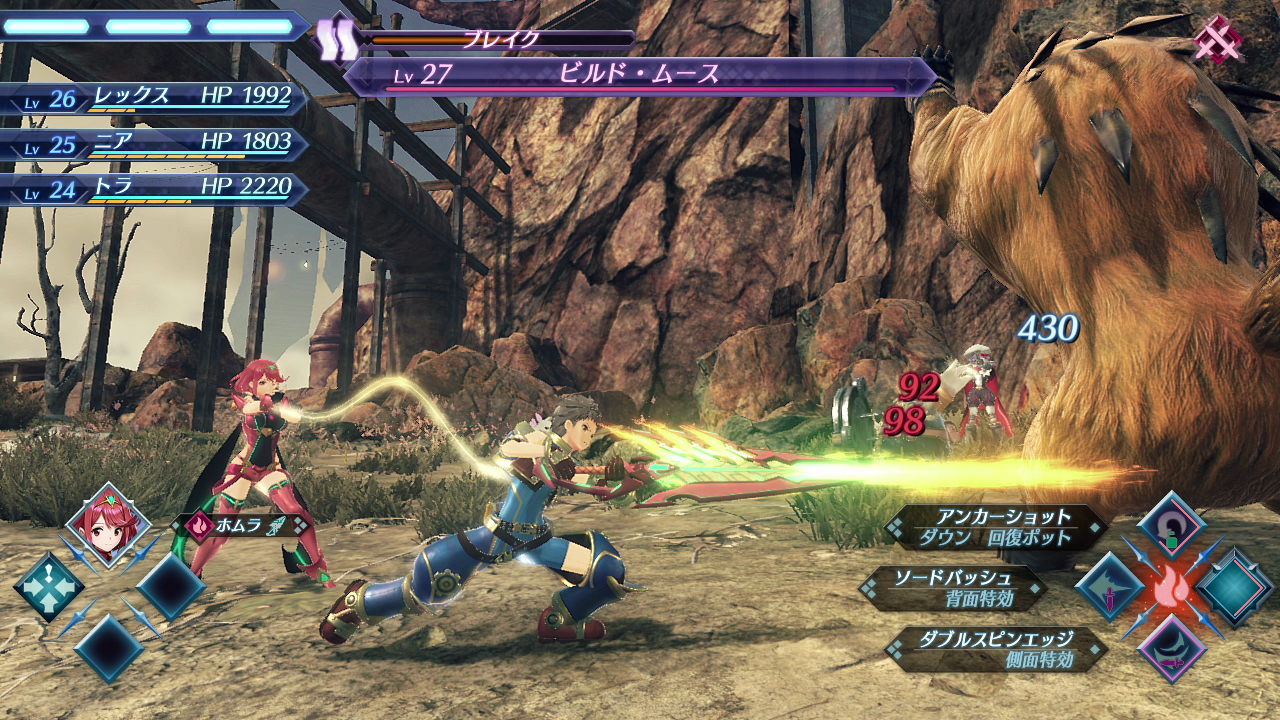1280x720 pixels.
Task: Click the crossed-swords battle icon
Action: [x=1218, y=41]
